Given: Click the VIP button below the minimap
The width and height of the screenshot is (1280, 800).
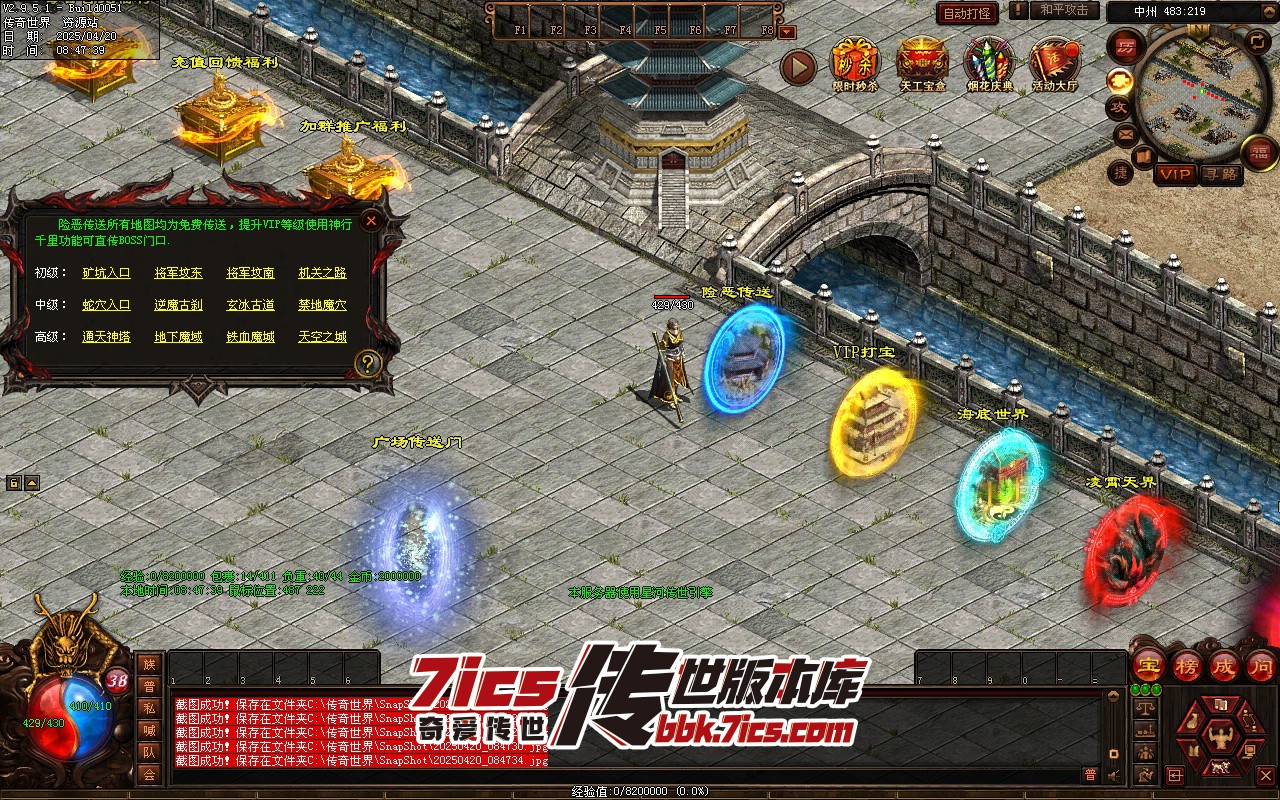Looking at the screenshot, I should point(1176,174).
